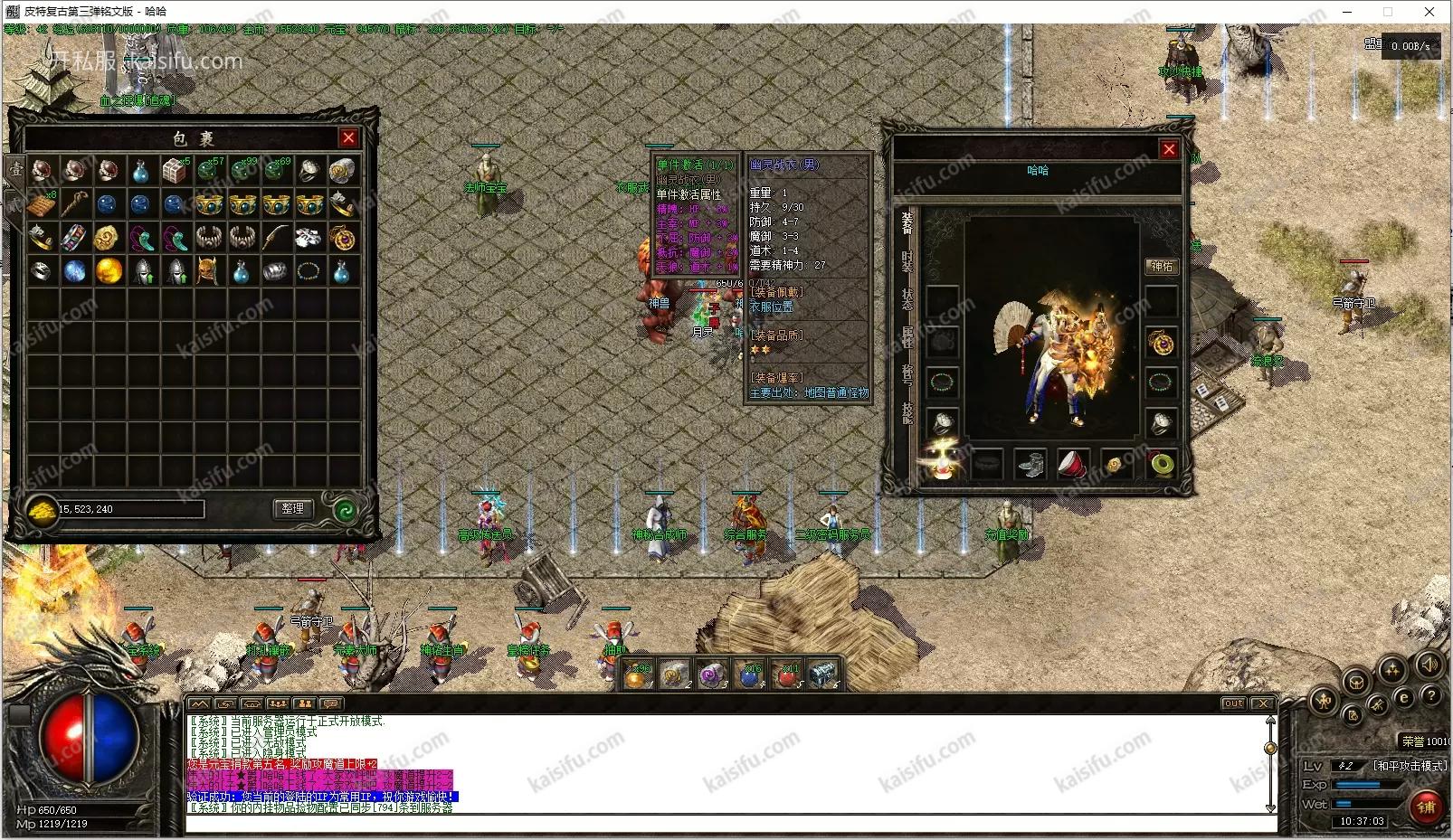
Task: Switch to the 属性 attributes tab
Action: click(907, 337)
